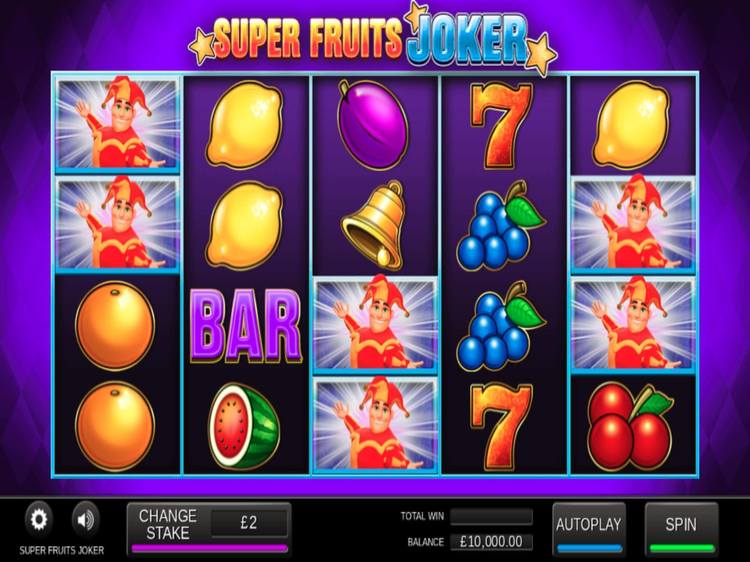
Task: Open the gear settings menu
Action: point(39,520)
